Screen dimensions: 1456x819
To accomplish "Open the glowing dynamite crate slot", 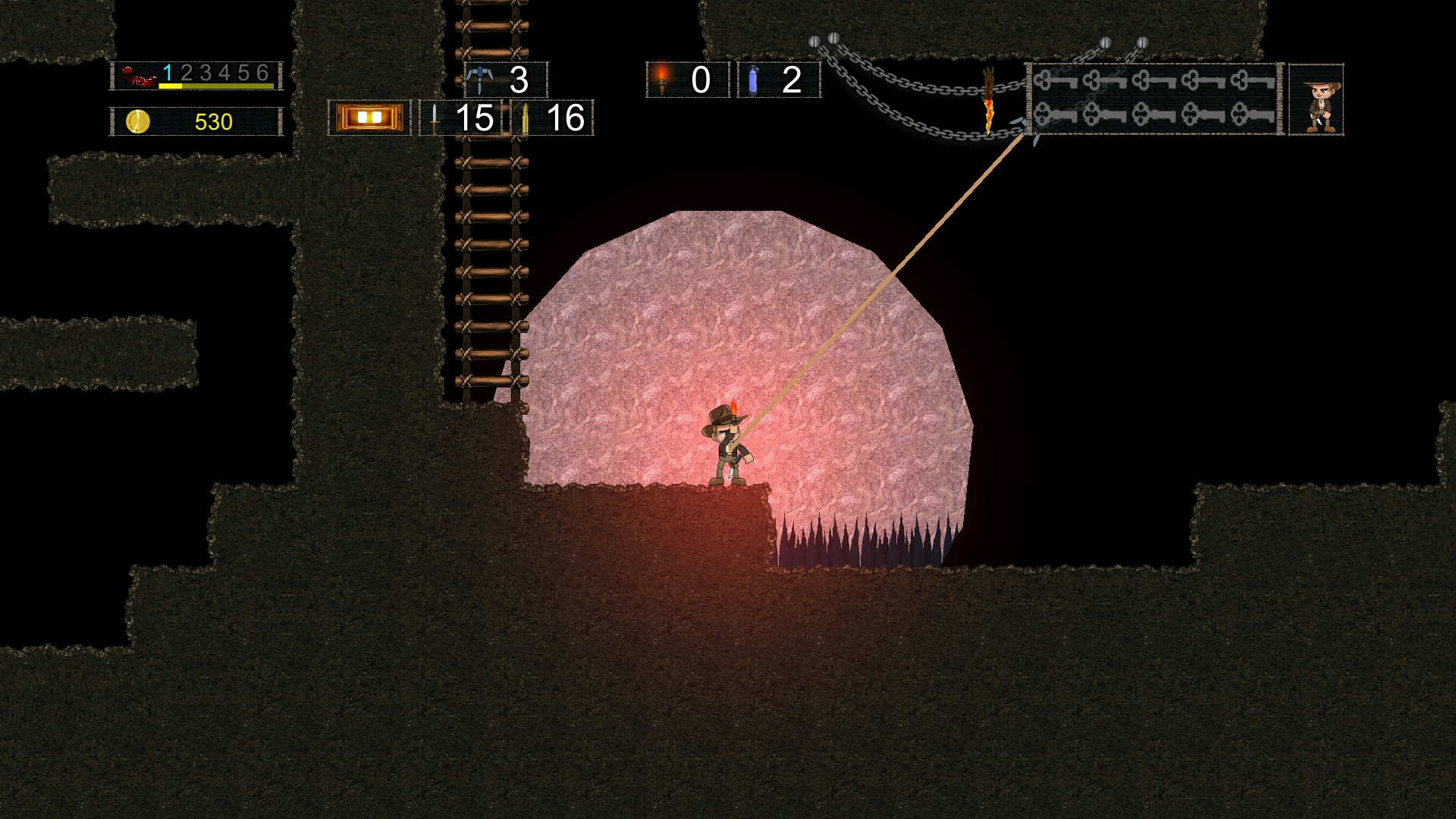I will click(x=369, y=117).
